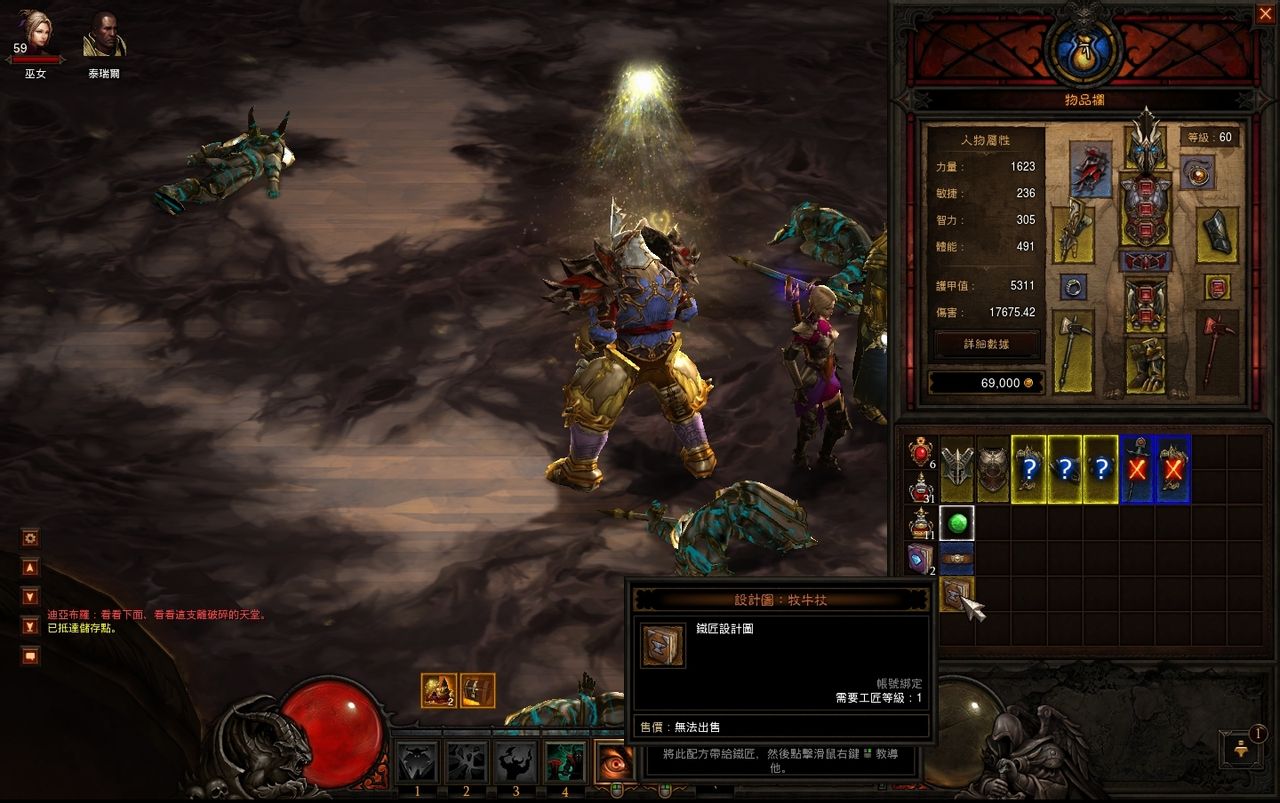Select the blacksmith plan item in inventory
The height and width of the screenshot is (803, 1280).
957,595
